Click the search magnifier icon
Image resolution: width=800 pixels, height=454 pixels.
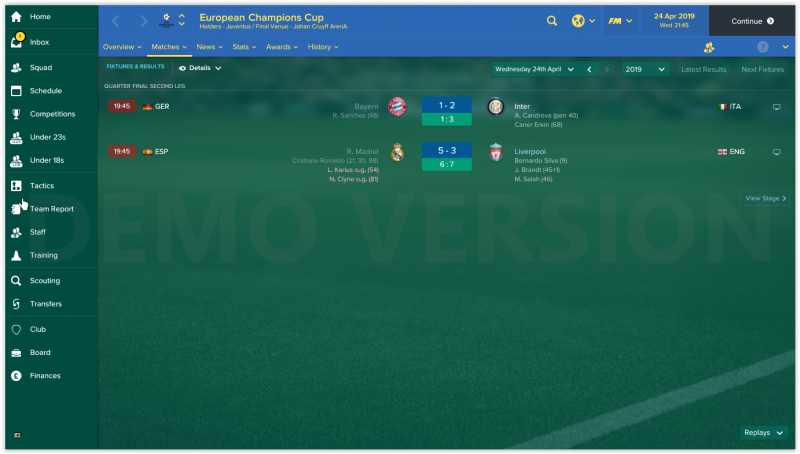pos(552,20)
